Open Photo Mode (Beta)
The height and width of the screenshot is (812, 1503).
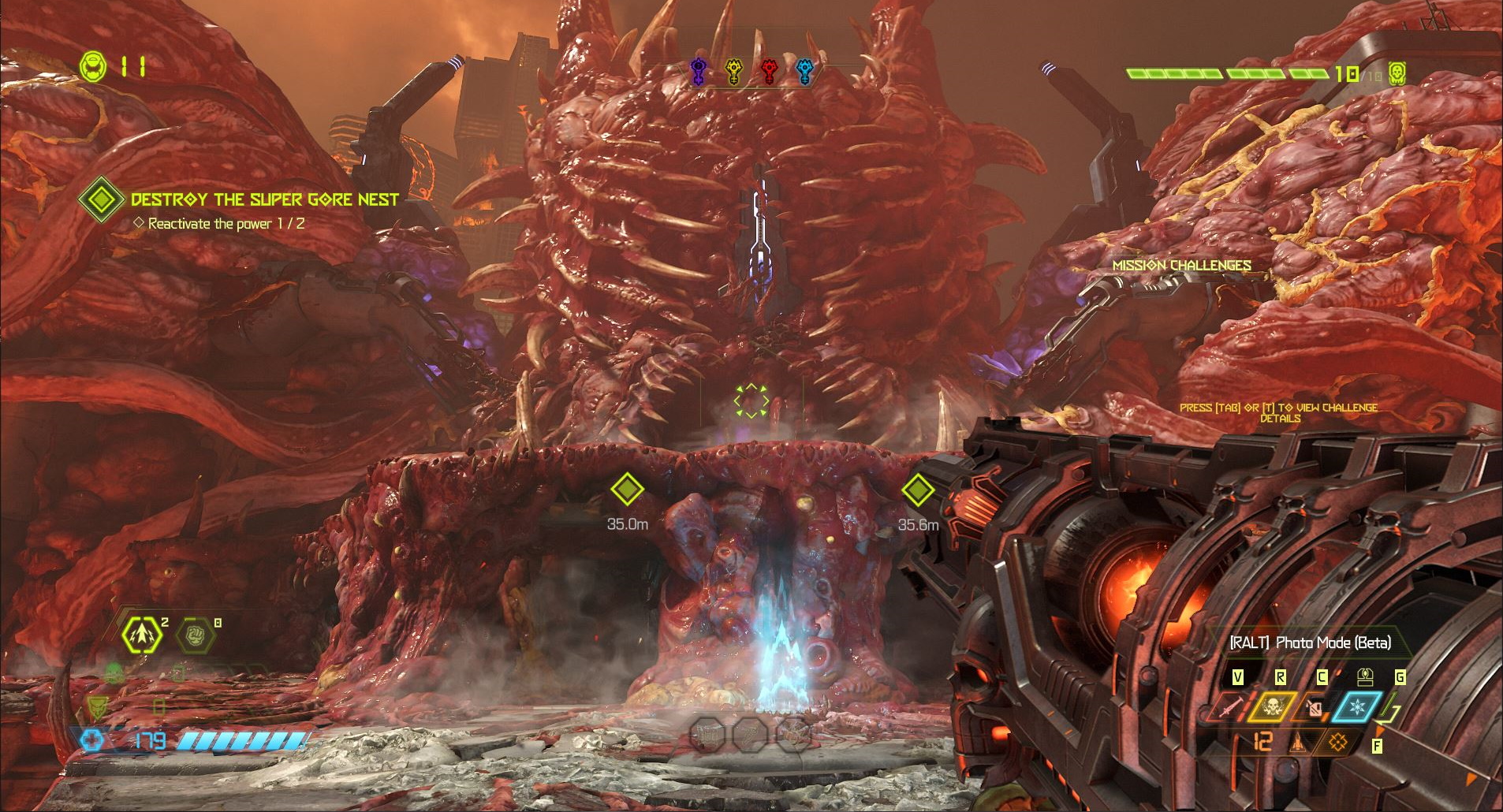(x=1311, y=643)
